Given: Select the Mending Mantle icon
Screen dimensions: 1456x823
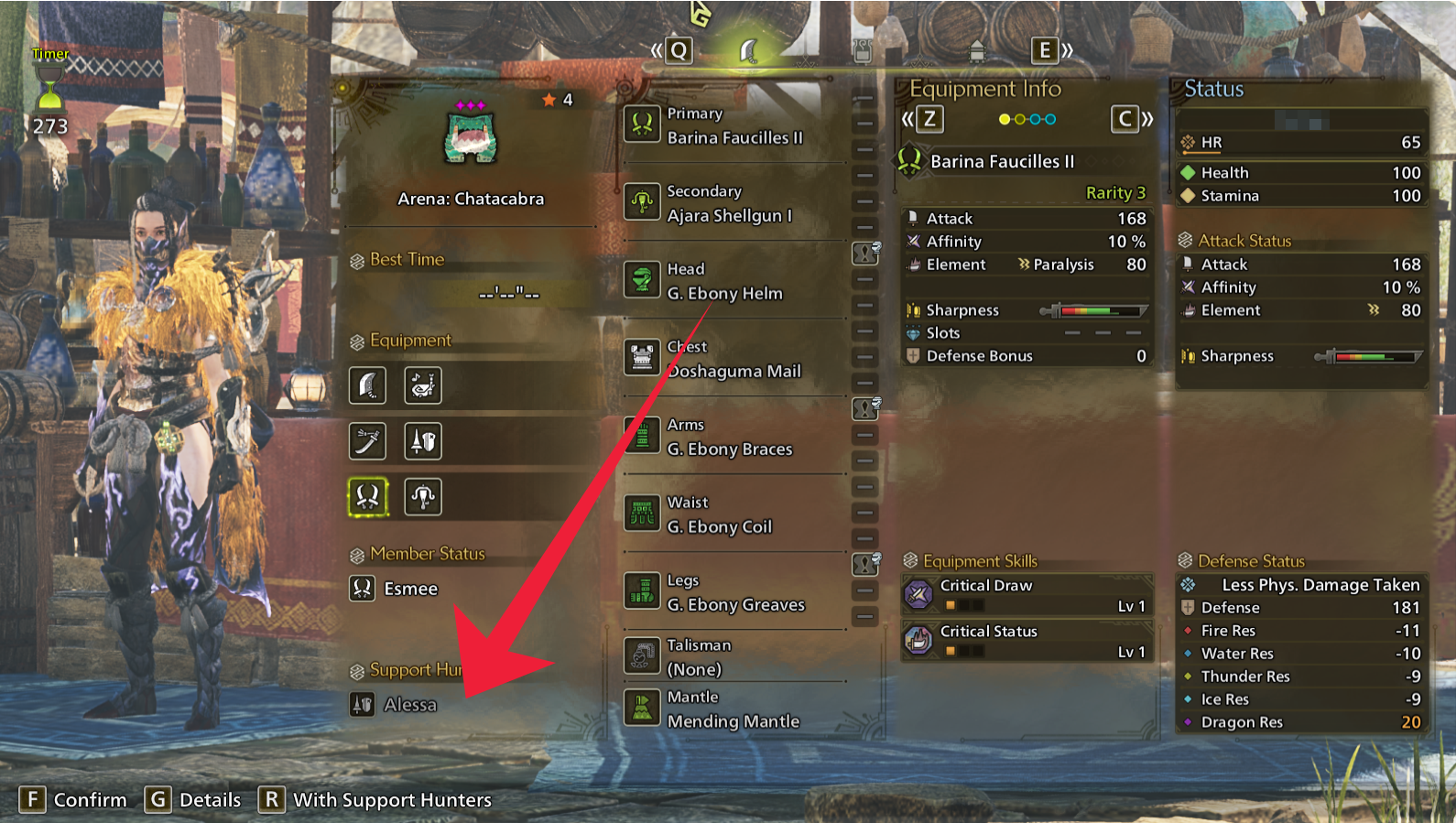Looking at the screenshot, I should coord(644,709).
